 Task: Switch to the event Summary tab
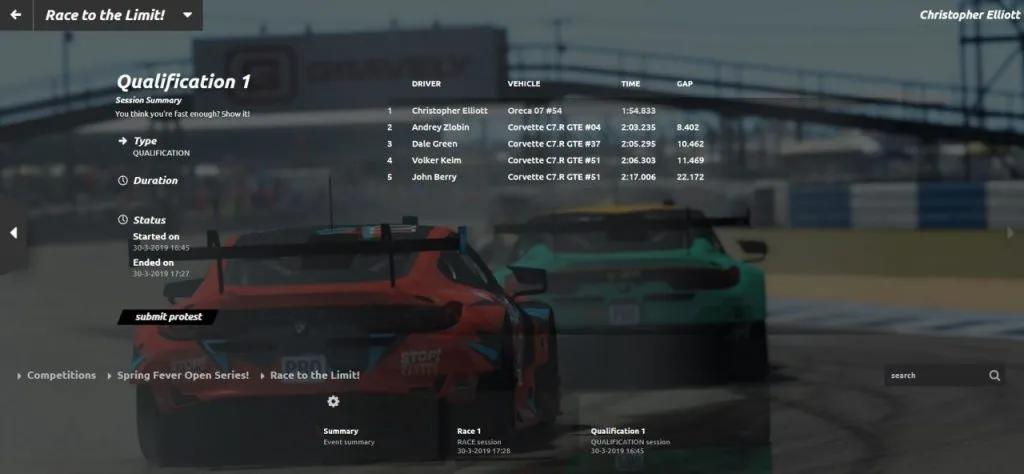coord(348,436)
